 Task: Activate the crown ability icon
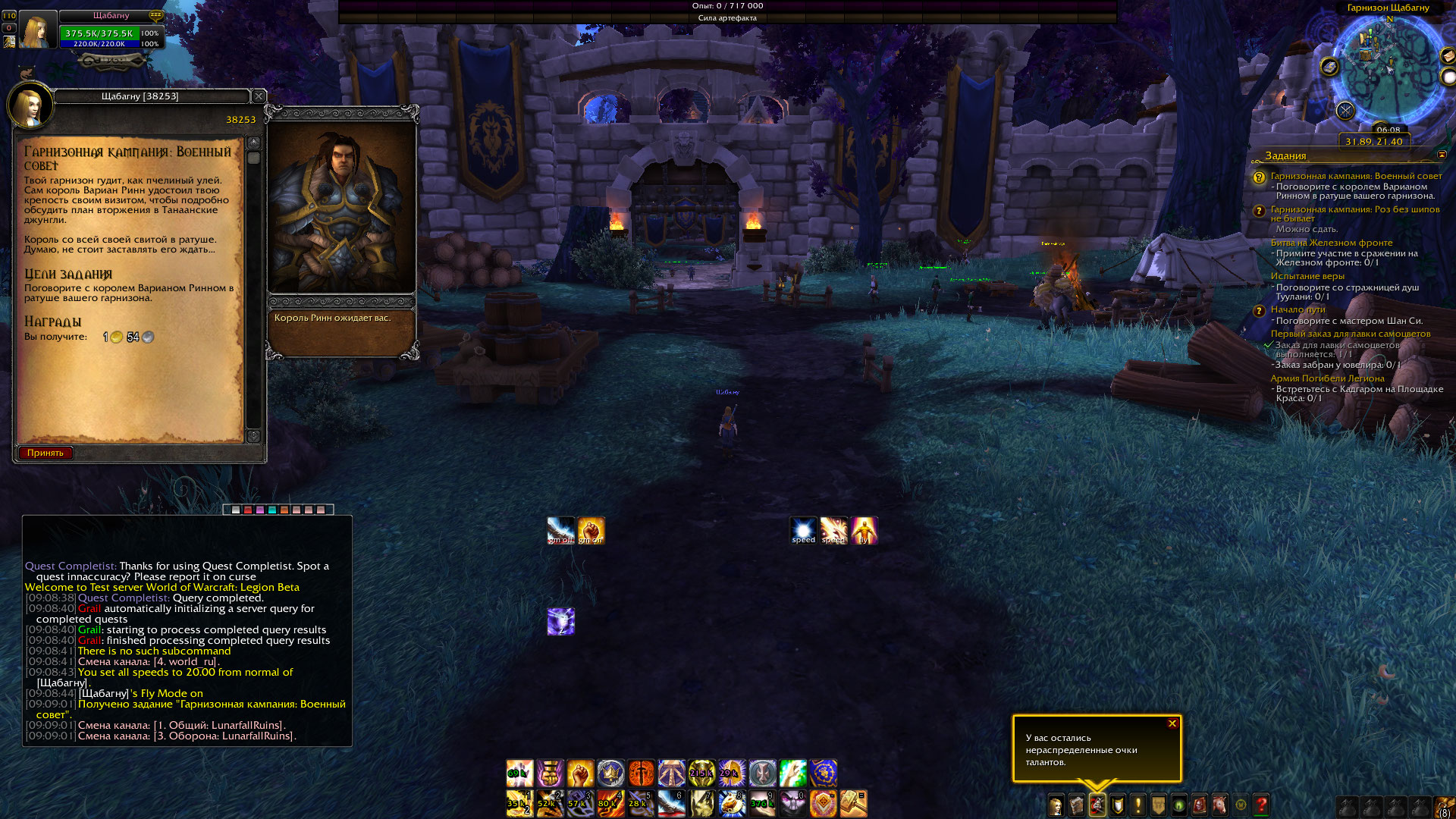click(610, 773)
